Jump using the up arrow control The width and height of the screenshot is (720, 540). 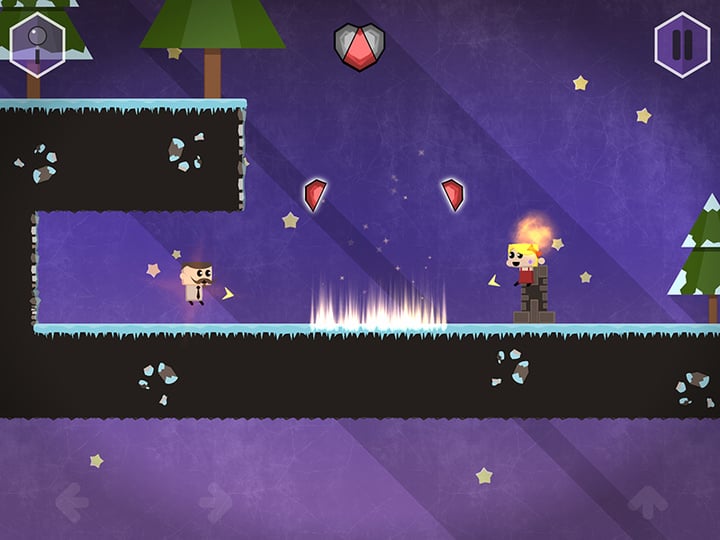(647, 501)
